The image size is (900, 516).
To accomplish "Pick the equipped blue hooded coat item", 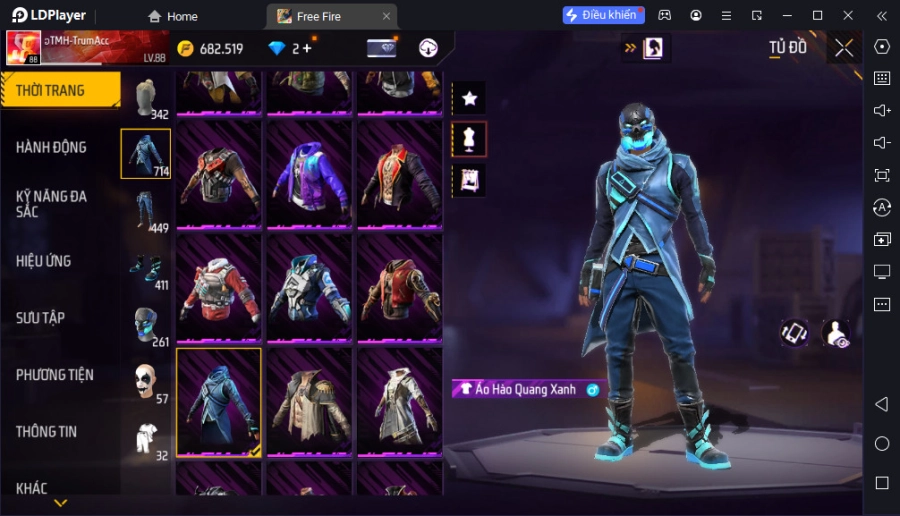I will 219,402.
